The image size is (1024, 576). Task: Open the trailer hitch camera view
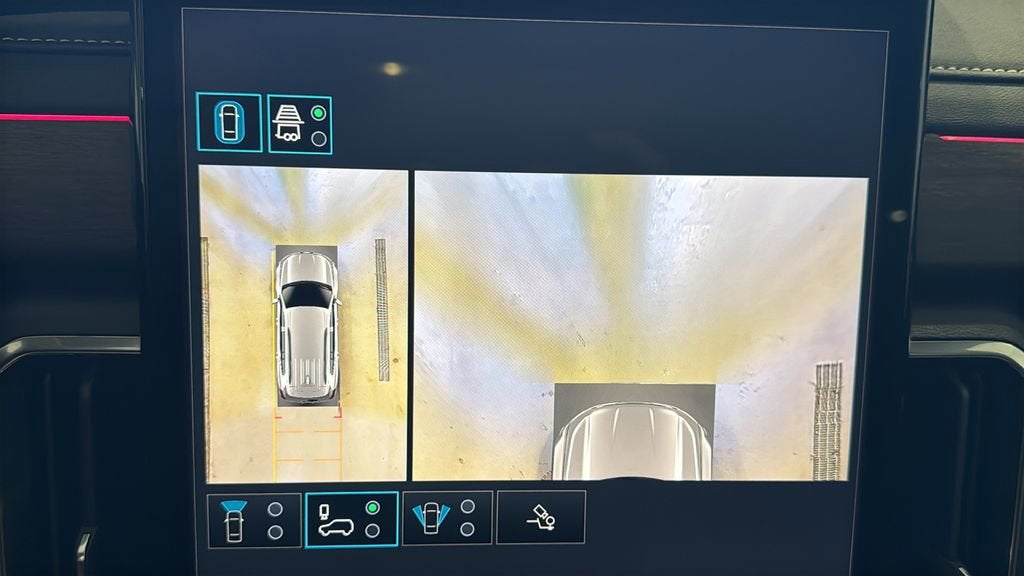tap(540, 517)
